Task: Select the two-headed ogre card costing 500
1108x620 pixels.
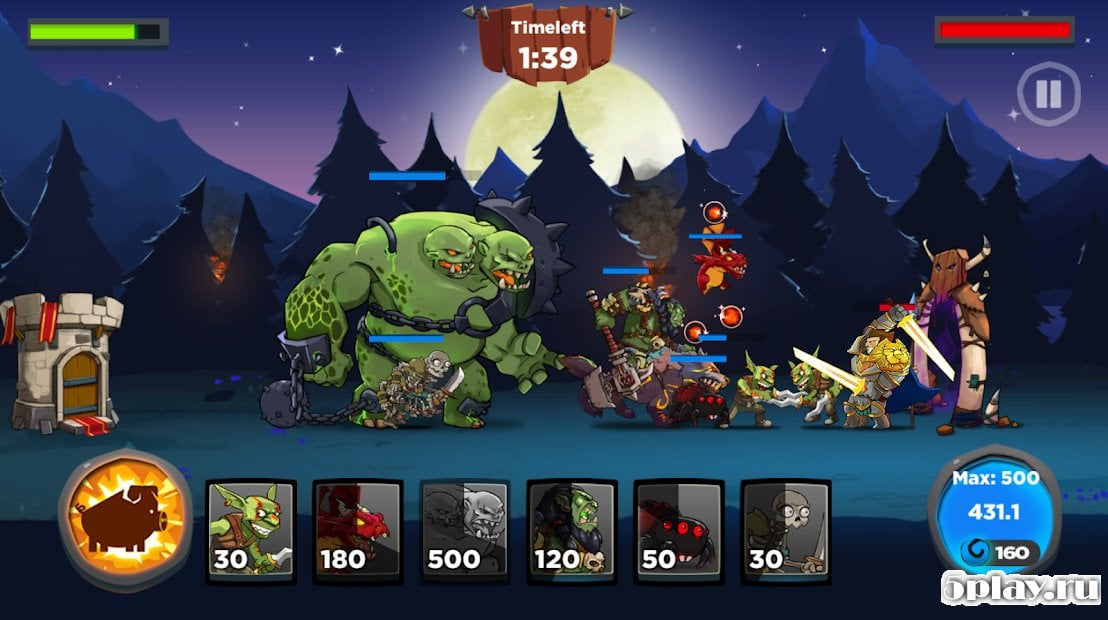Action: click(465, 531)
